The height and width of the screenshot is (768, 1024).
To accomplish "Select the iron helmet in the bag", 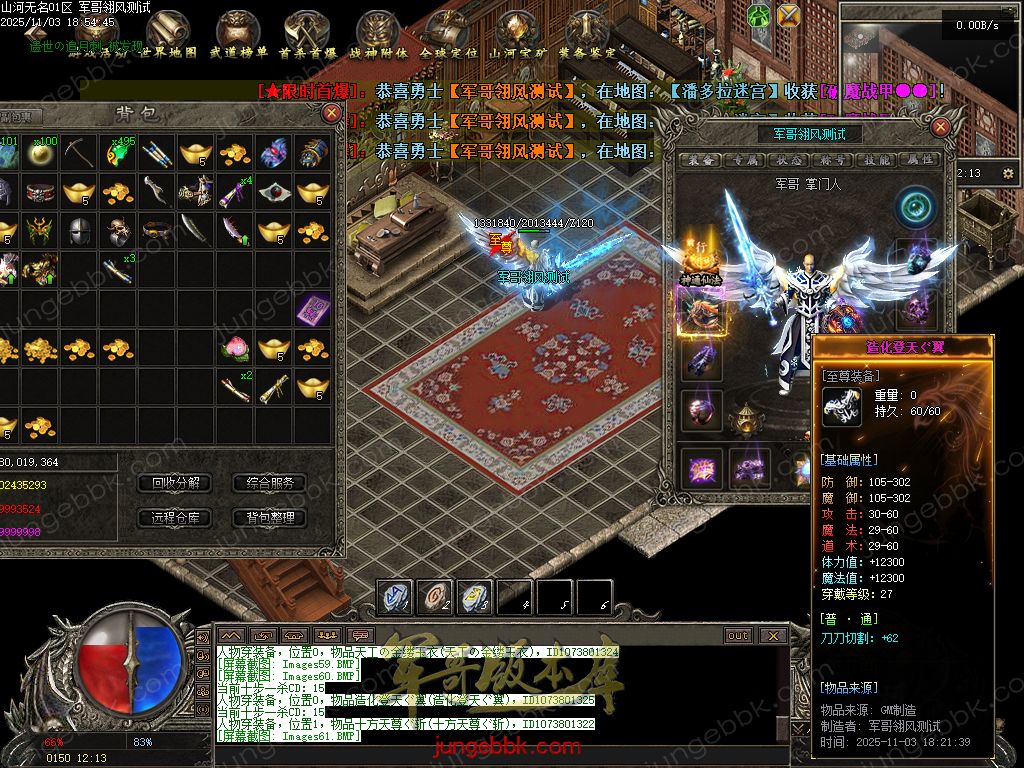I will pyautogui.click(x=78, y=230).
